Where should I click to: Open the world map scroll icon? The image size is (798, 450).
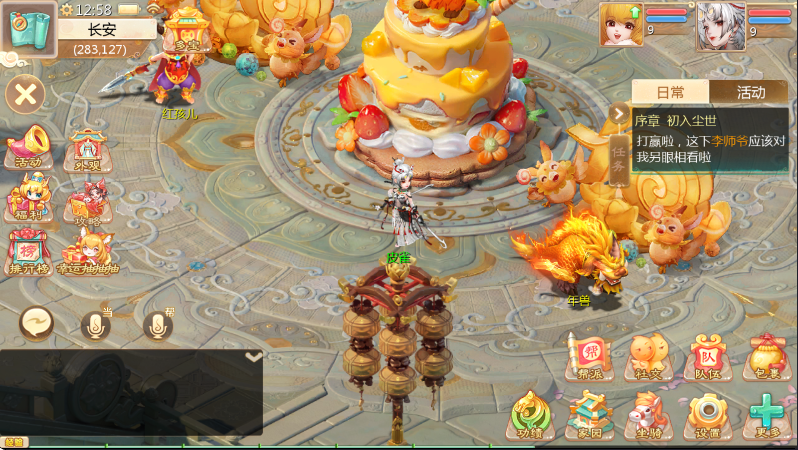(x=27, y=27)
